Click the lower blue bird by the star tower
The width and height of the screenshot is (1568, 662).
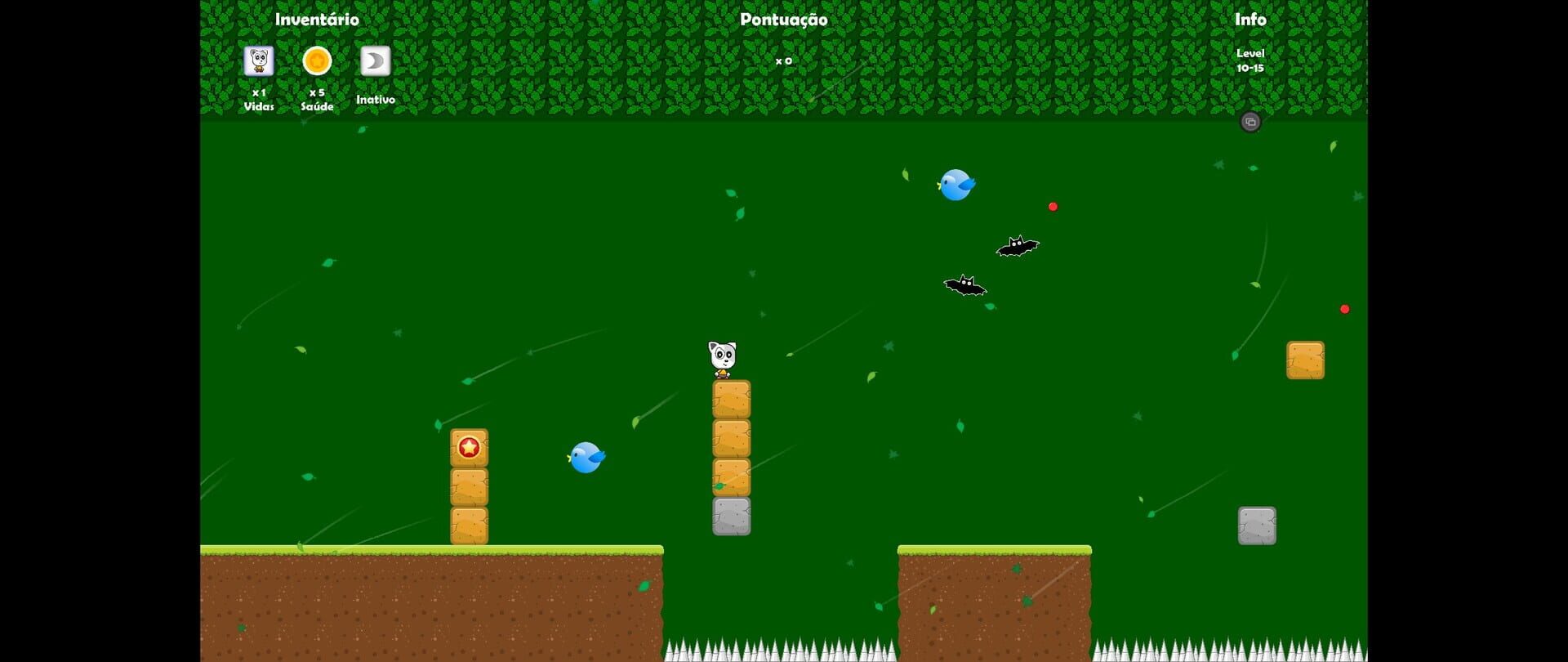(x=588, y=458)
